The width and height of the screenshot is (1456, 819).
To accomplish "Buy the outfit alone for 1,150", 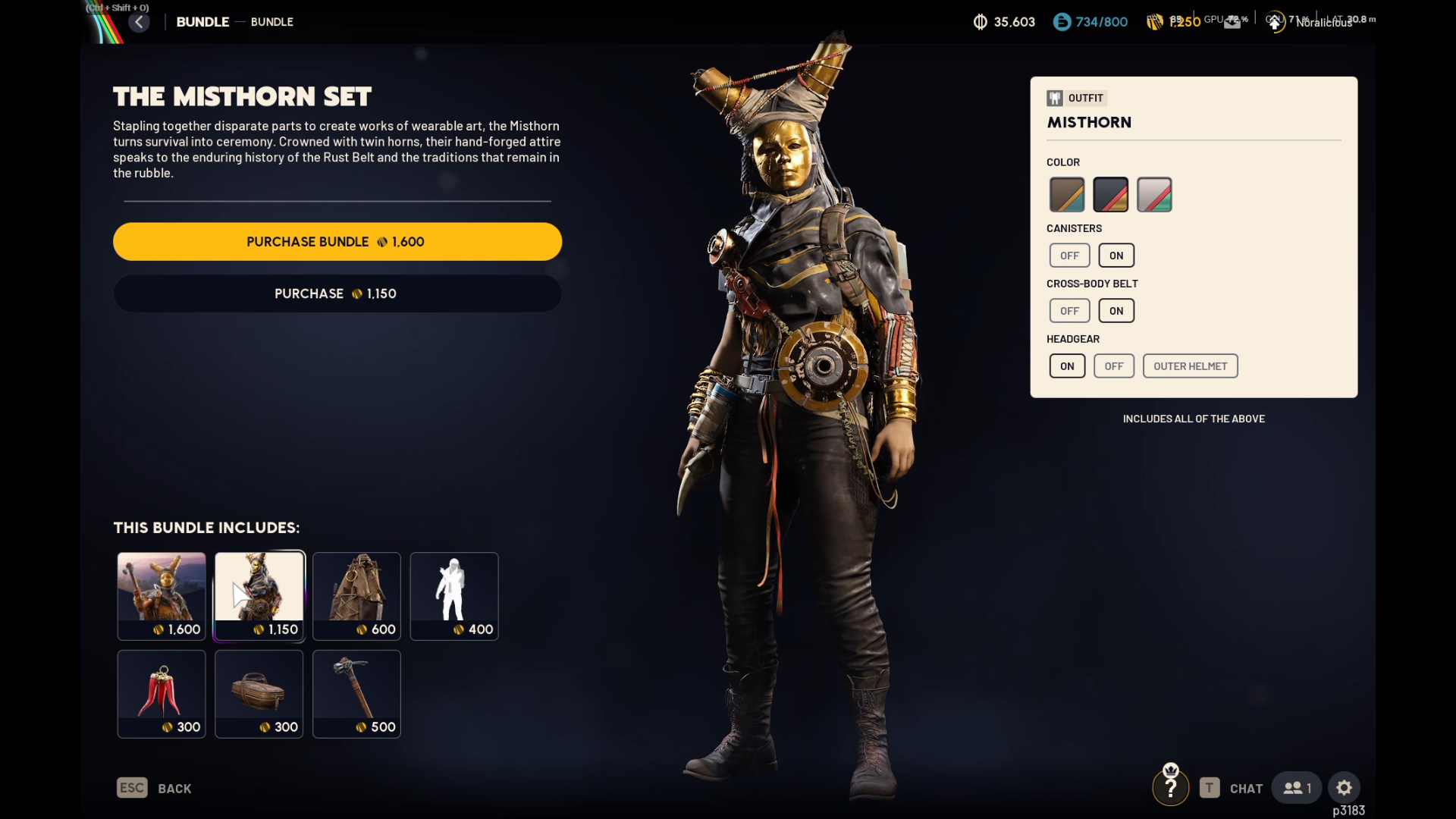I will tap(337, 293).
